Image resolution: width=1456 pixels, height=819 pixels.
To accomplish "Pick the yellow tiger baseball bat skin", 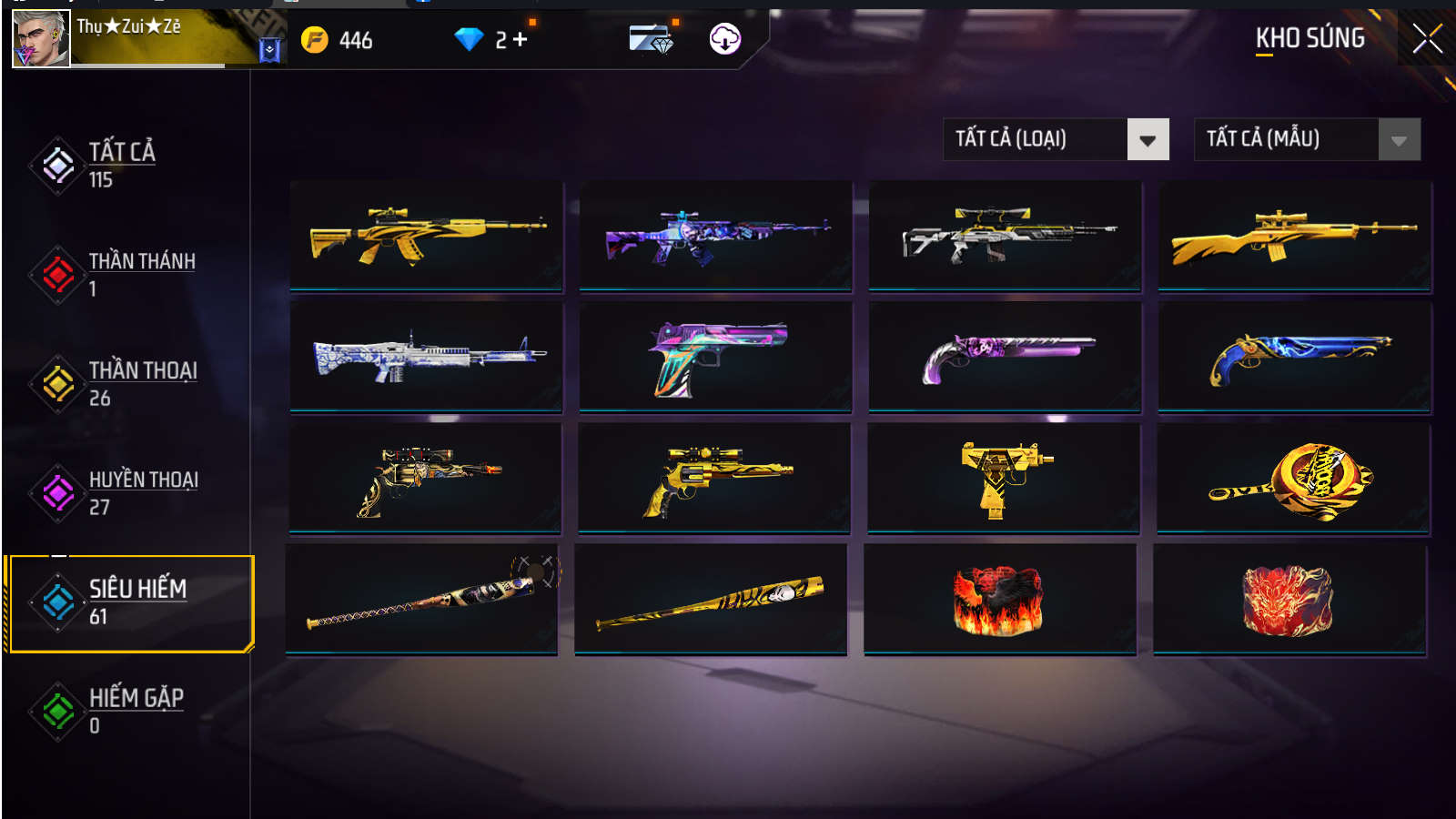I will 710,601.
